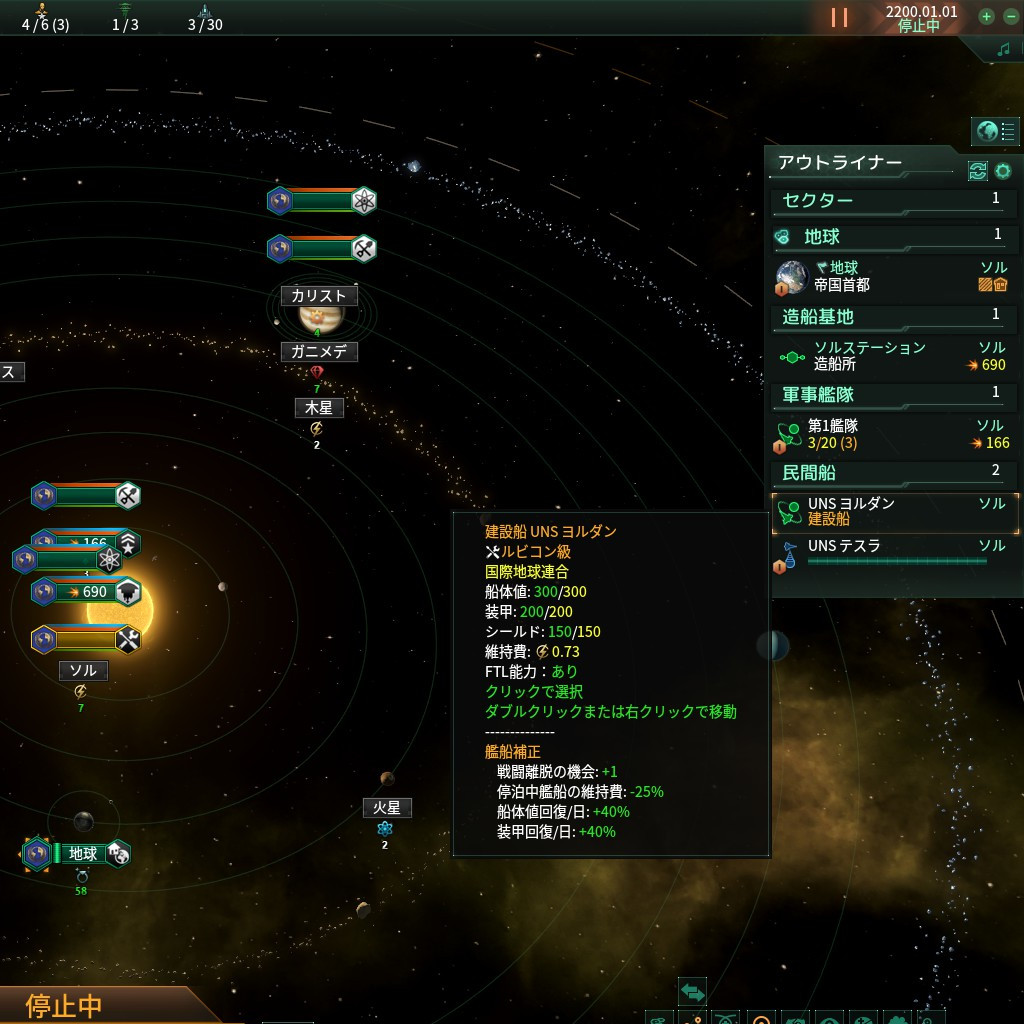Decrease game speed with the minus button
1024x1024 pixels.
click(x=1010, y=17)
